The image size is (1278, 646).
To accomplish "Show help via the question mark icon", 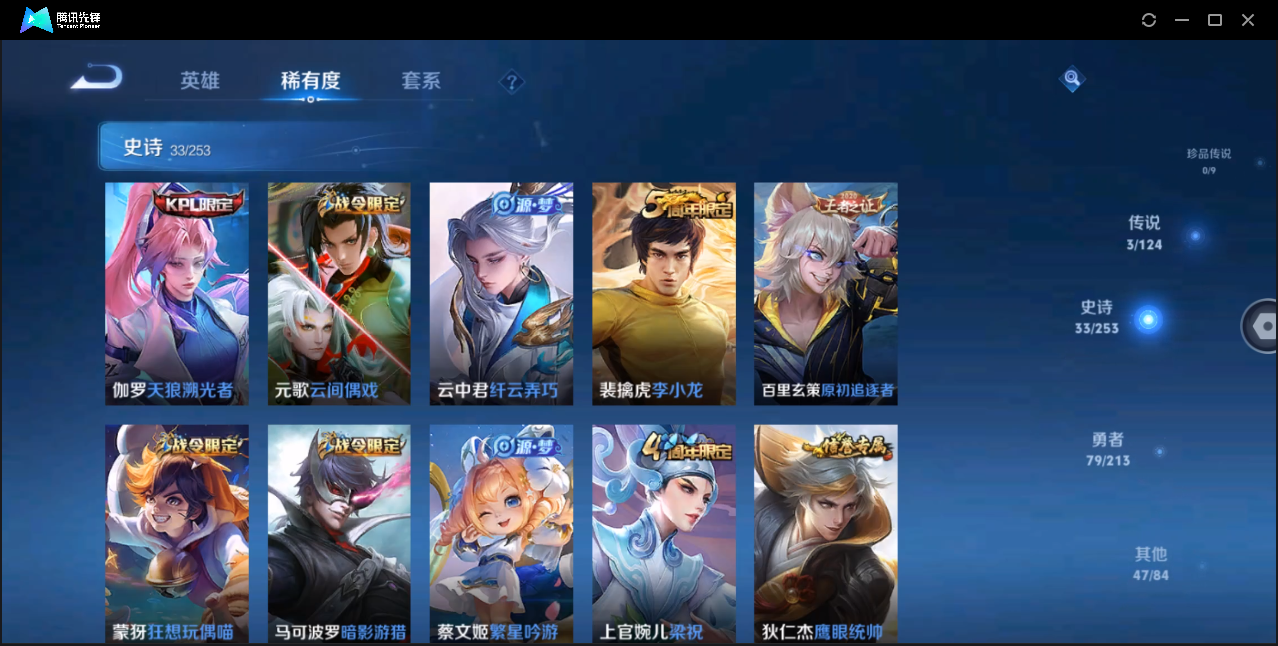I will (511, 82).
